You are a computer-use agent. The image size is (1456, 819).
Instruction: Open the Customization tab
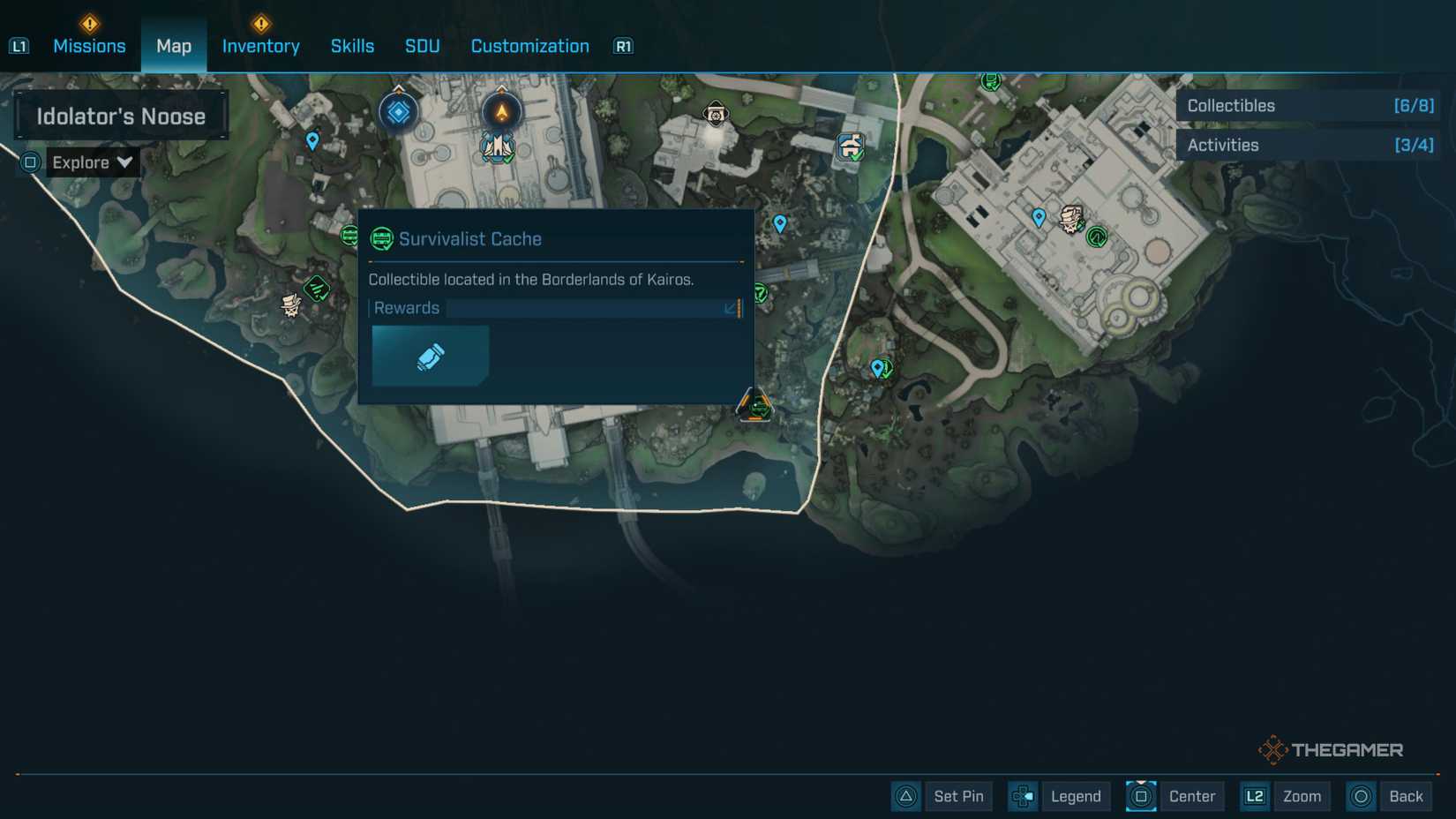pos(529,46)
